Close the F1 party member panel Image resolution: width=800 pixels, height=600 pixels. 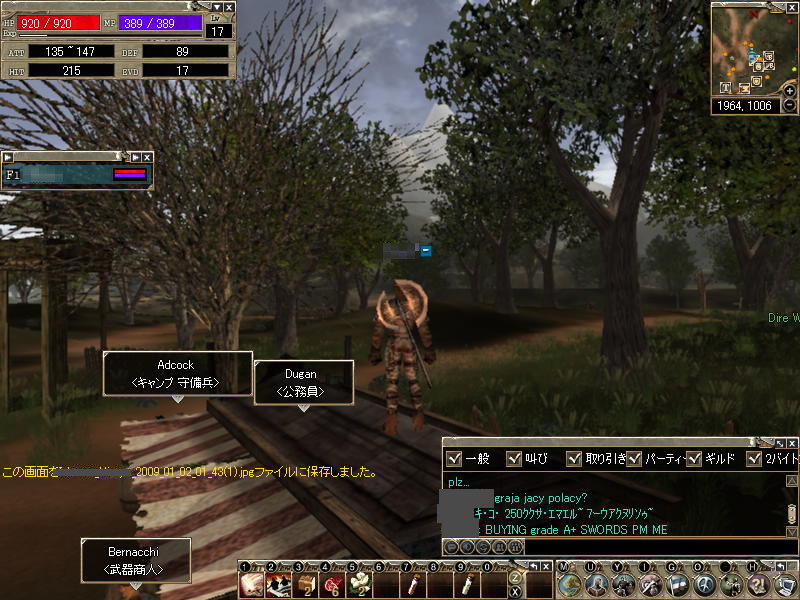click(147, 157)
